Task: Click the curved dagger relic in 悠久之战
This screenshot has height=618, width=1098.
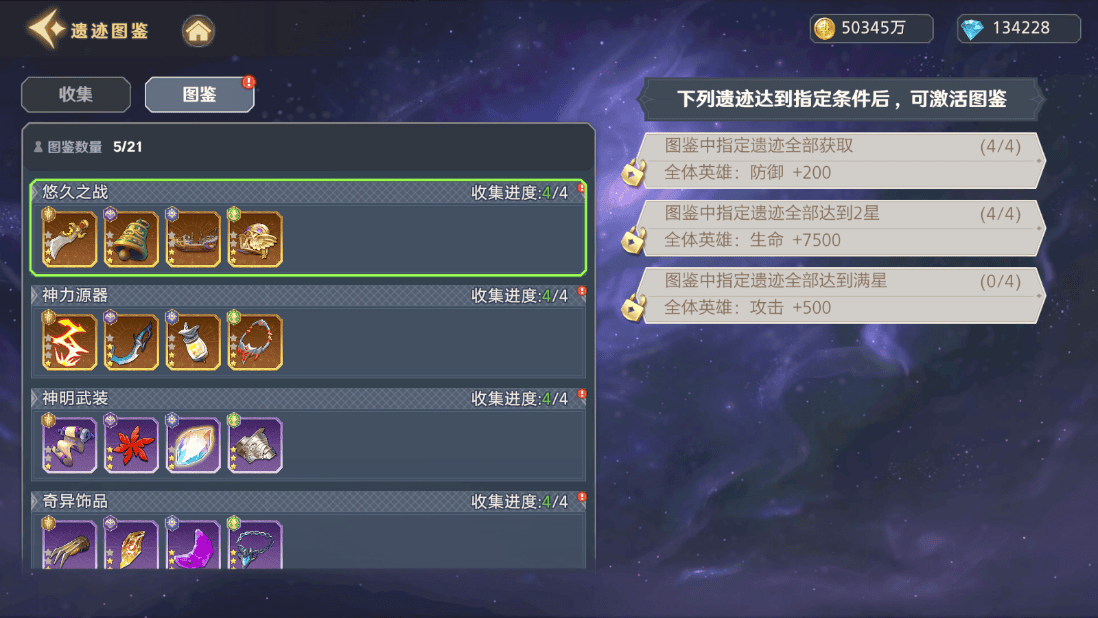Action: (70, 240)
